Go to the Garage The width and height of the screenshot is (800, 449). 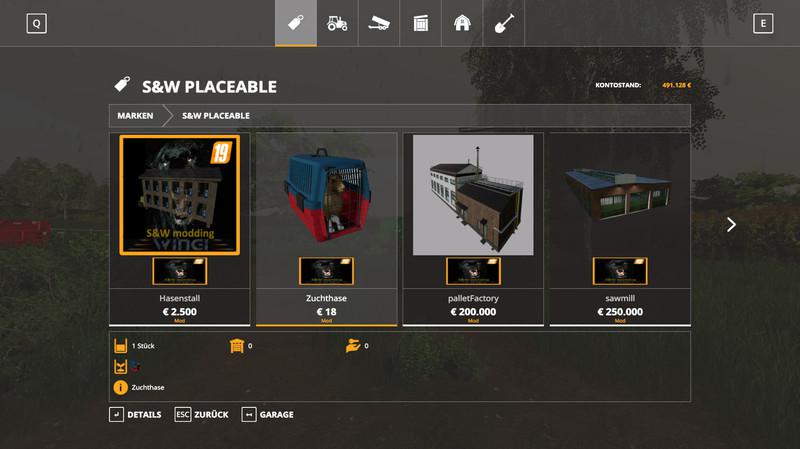(x=267, y=414)
